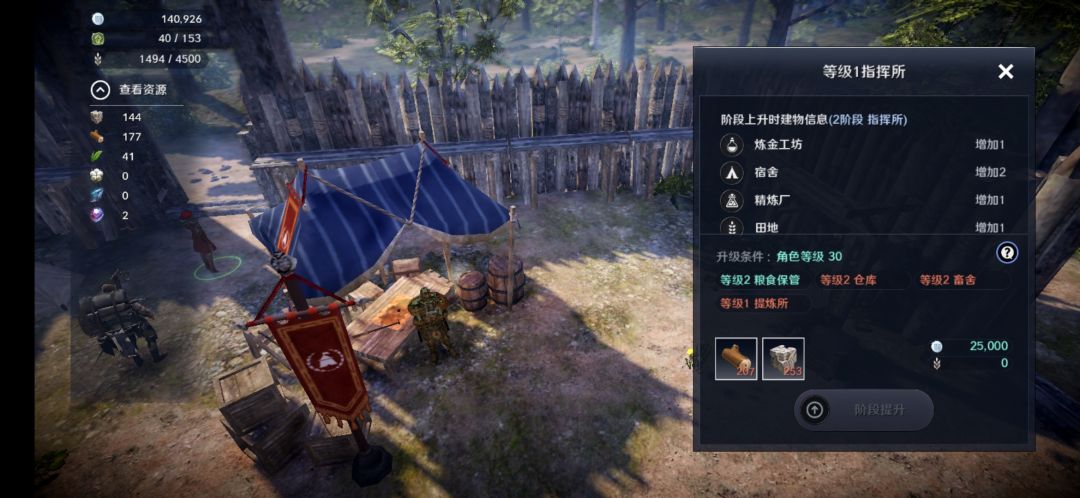The width and height of the screenshot is (1080, 498).
Task: Tap the 阶段提升 upgrade button
Action: (864, 410)
